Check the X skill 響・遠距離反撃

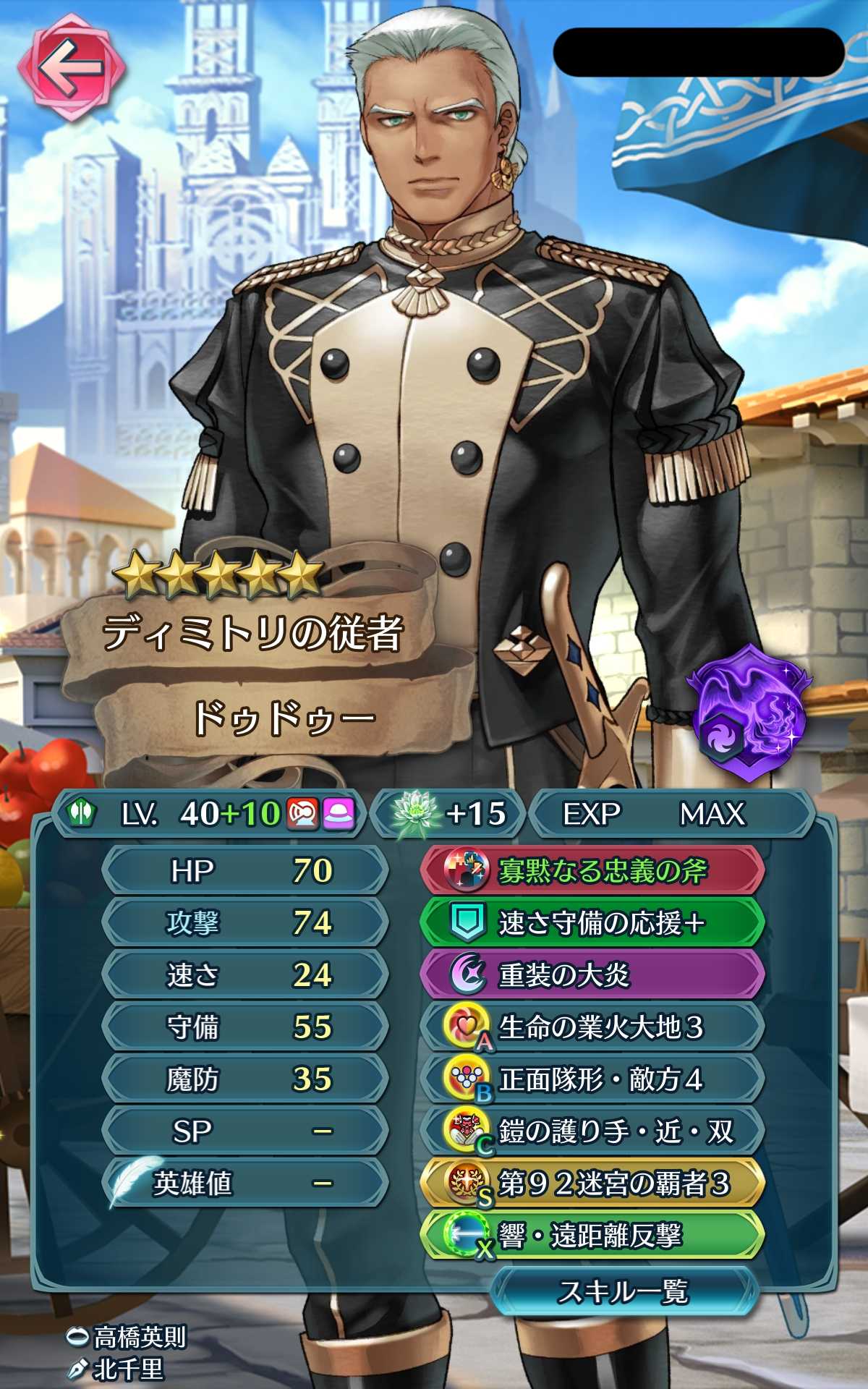[592, 1236]
